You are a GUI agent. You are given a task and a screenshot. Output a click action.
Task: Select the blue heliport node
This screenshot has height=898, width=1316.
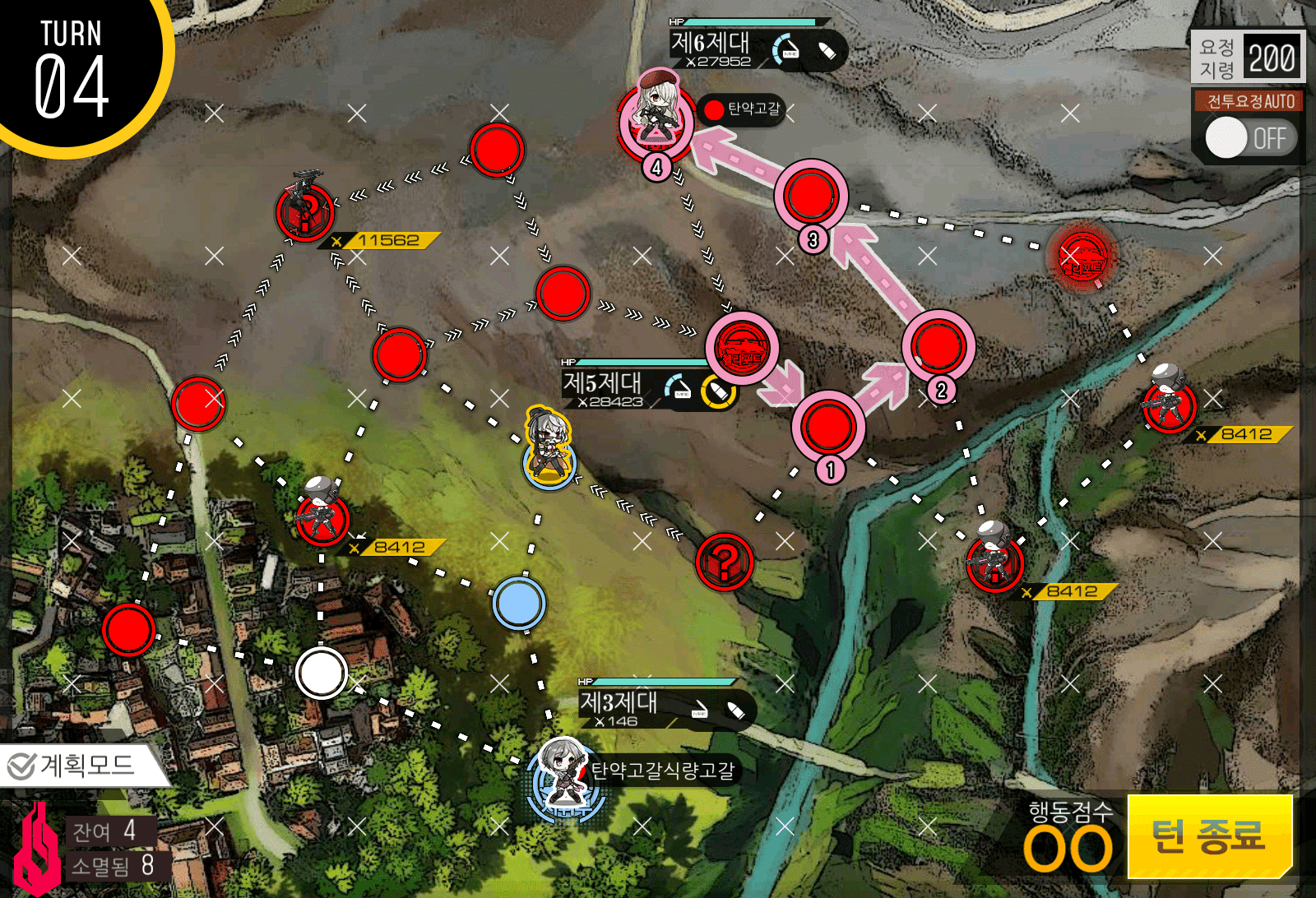click(518, 603)
